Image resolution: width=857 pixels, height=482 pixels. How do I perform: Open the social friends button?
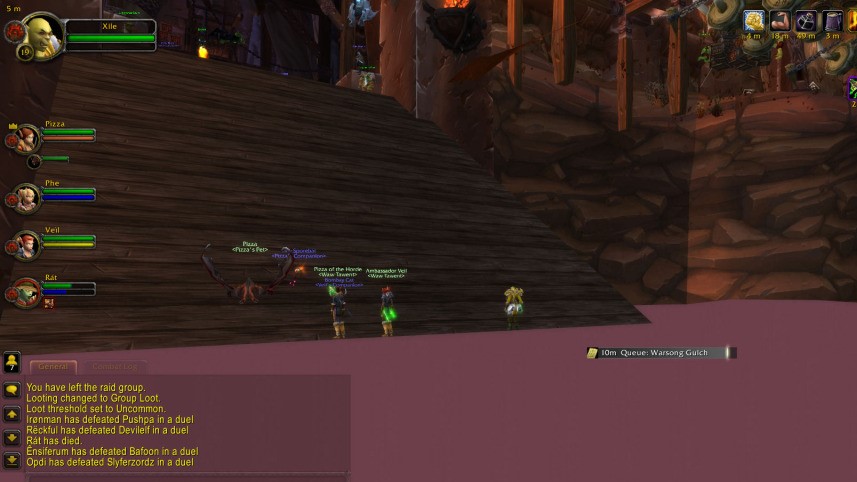pos(11,362)
